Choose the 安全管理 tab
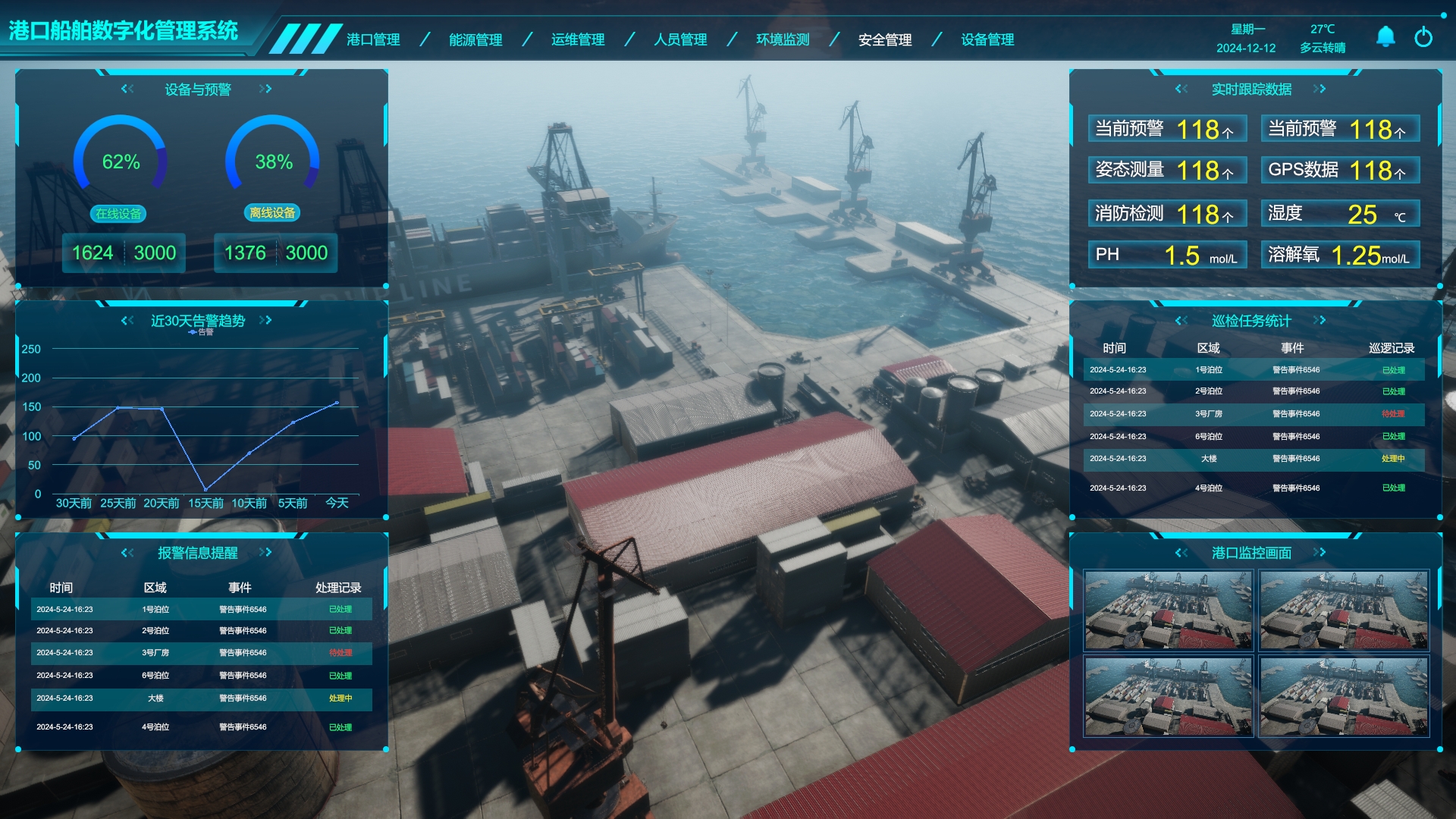This screenshot has height=819, width=1456. tap(885, 39)
